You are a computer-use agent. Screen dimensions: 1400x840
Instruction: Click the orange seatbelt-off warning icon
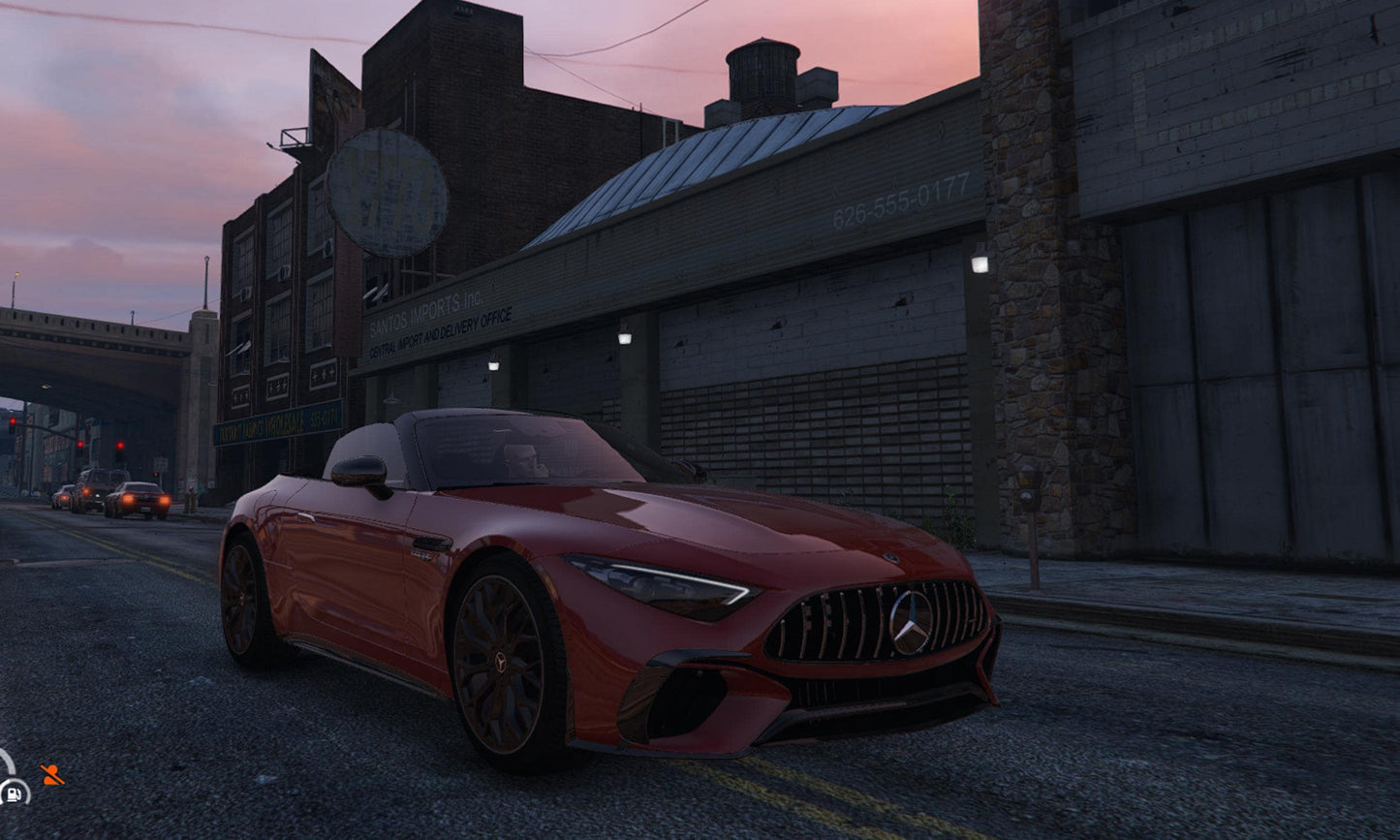tap(51, 774)
